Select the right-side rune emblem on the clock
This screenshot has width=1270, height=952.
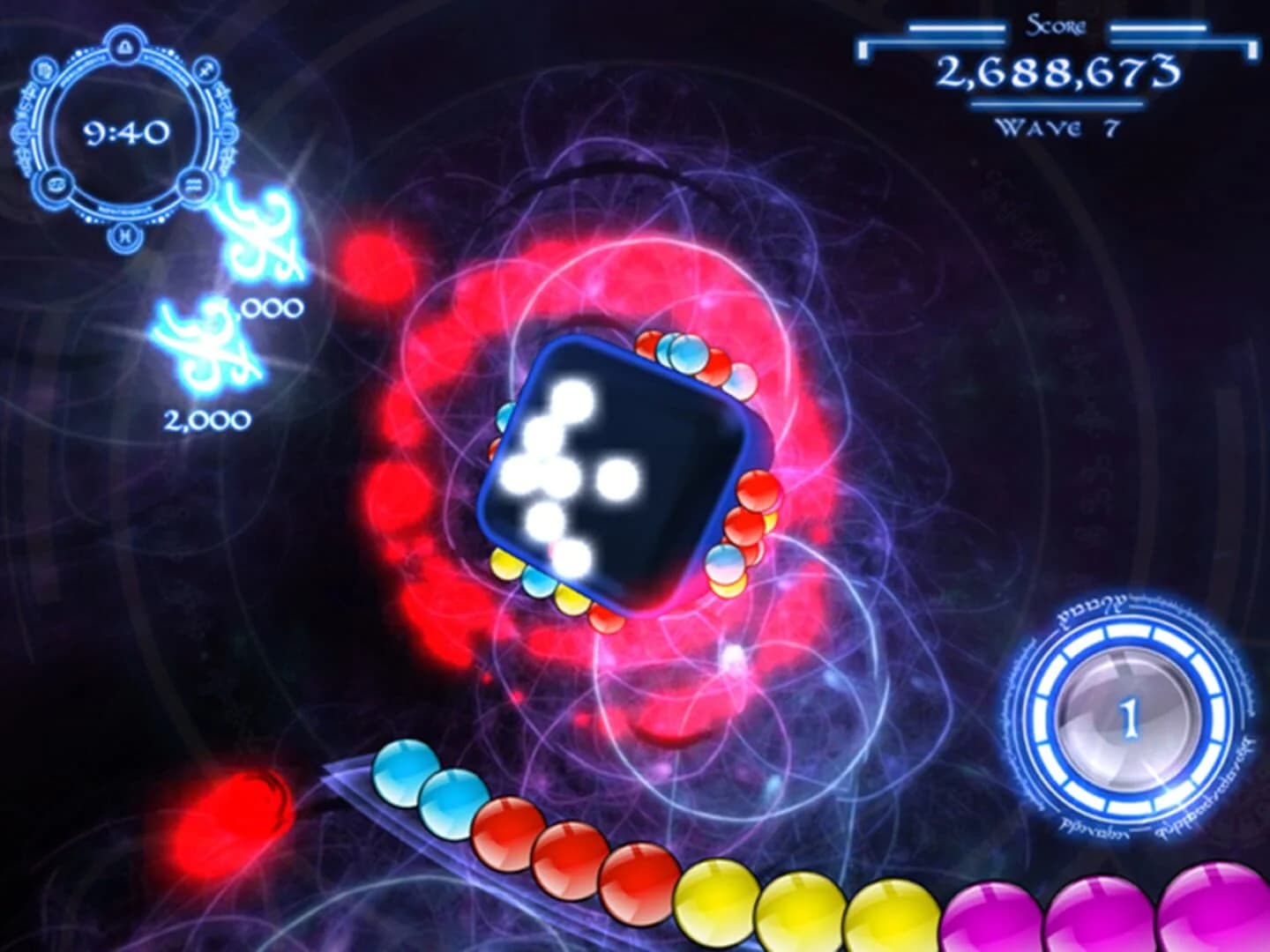(227, 134)
